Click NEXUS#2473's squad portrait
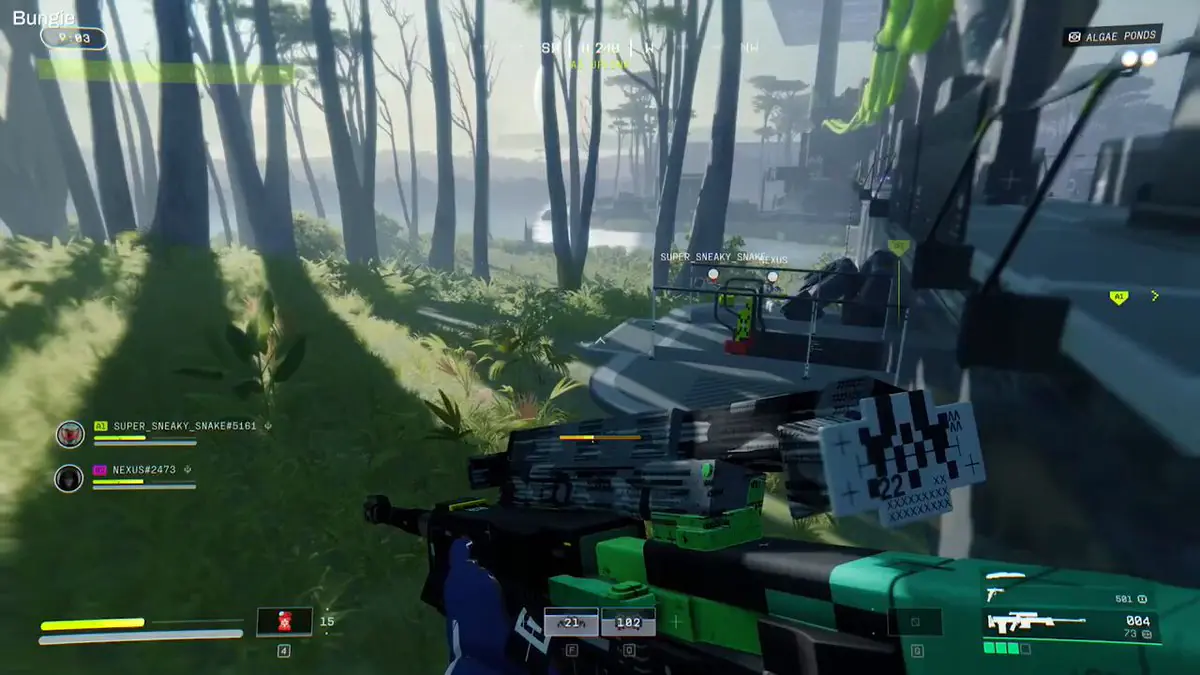This screenshot has height=675, width=1200. (69, 478)
